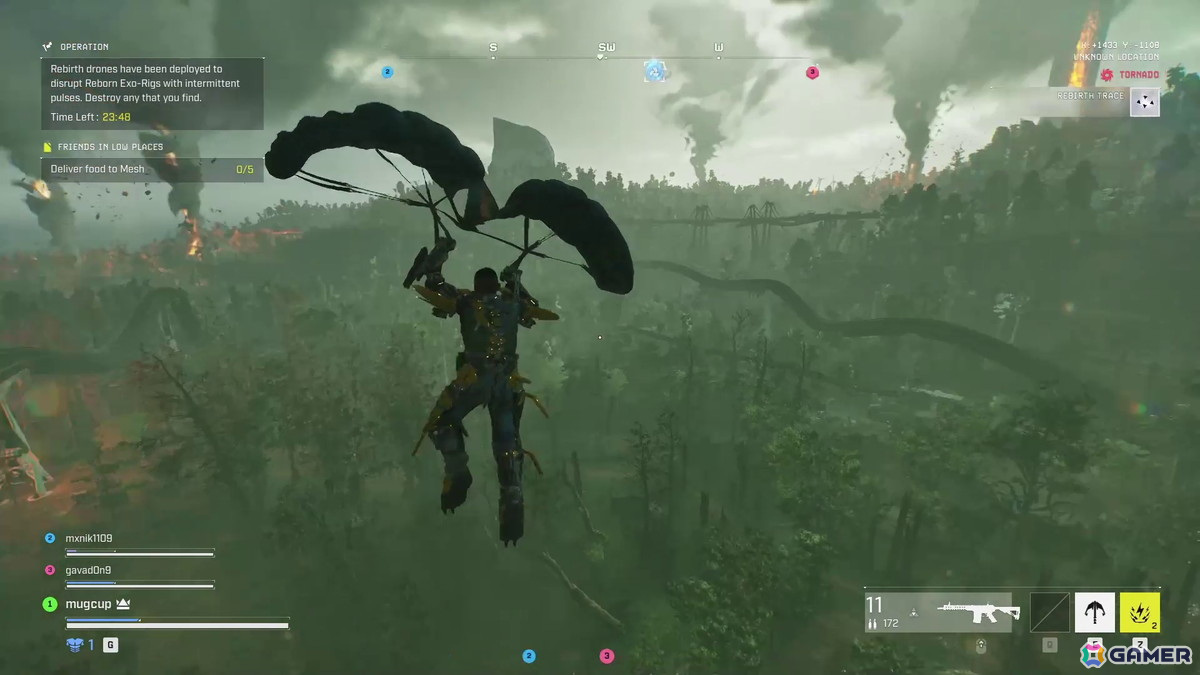Click the pink player 3 compass marker

pyautogui.click(x=812, y=72)
